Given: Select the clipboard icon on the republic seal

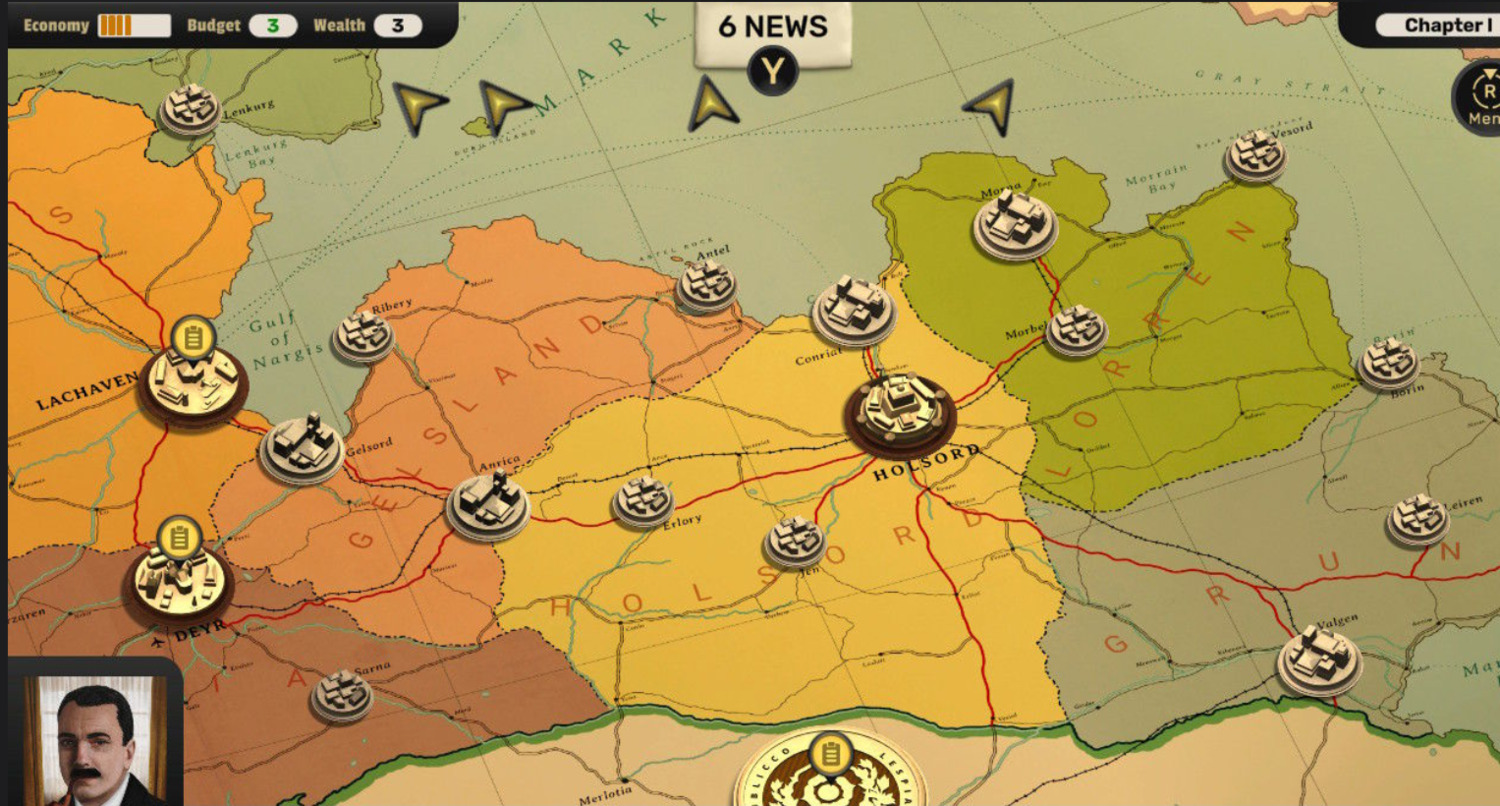Looking at the screenshot, I should click(828, 754).
